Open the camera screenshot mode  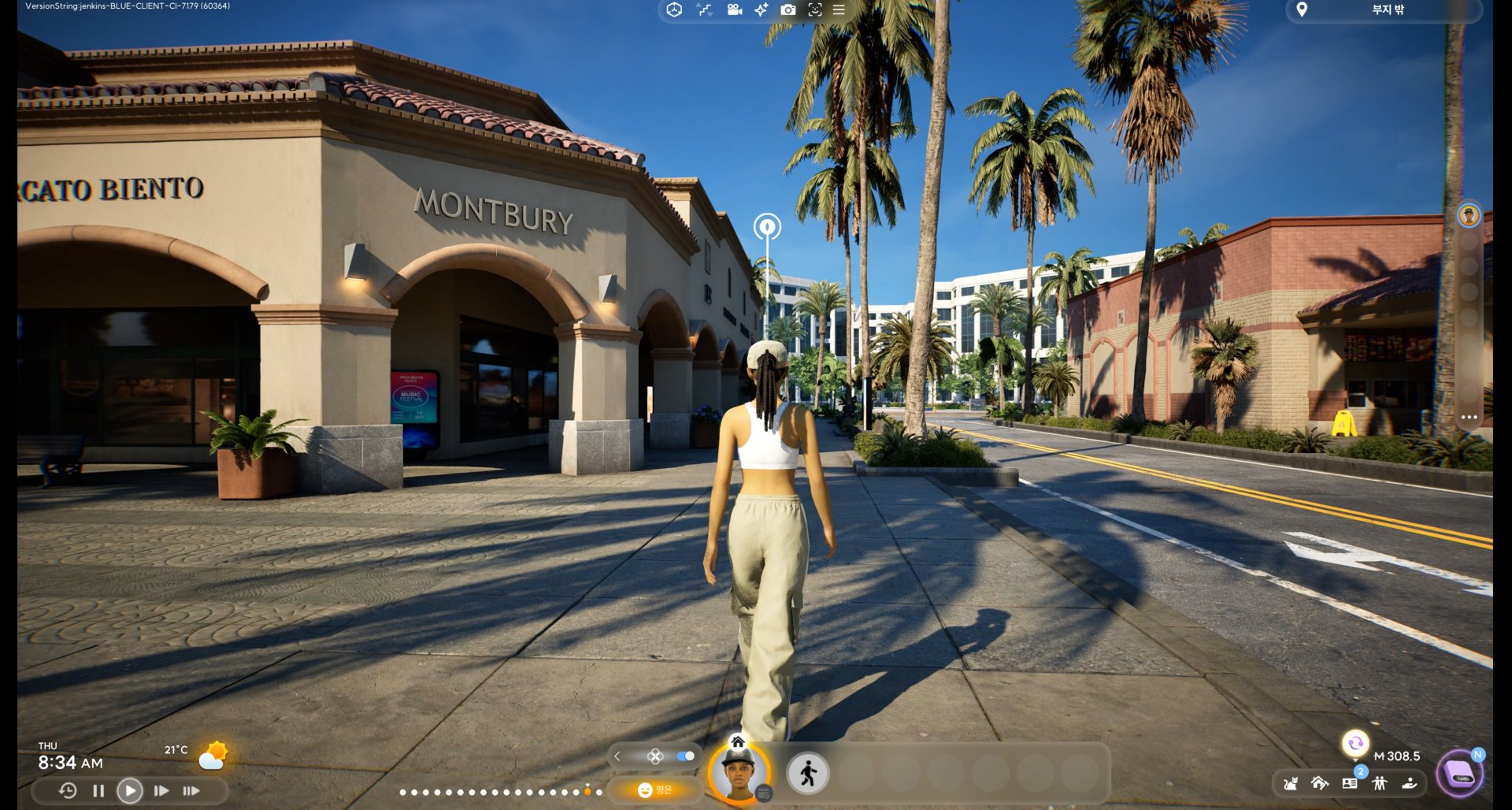[787, 9]
